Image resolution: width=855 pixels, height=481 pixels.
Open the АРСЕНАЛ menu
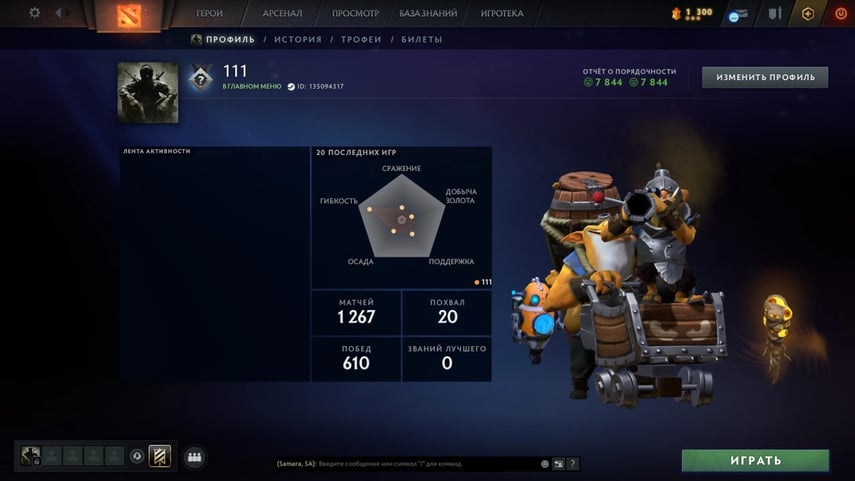tap(283, 14)
